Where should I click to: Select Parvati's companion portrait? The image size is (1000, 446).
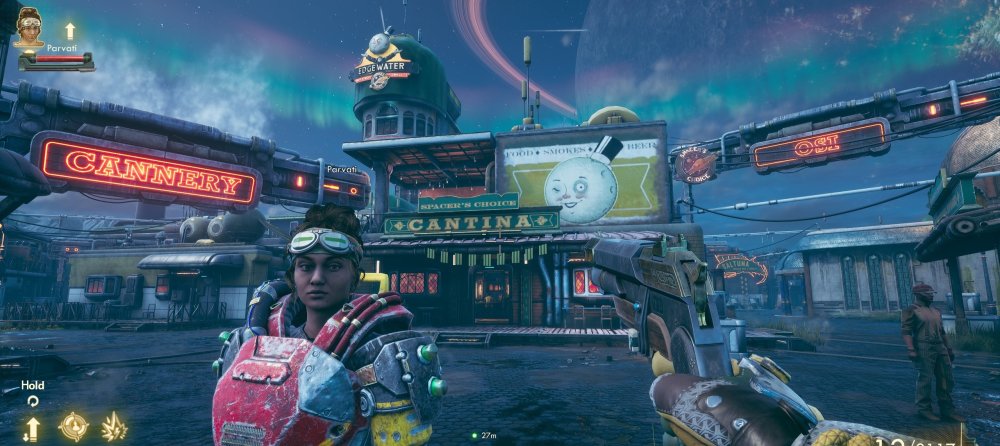pyautogui.click(x=29, y=27)
